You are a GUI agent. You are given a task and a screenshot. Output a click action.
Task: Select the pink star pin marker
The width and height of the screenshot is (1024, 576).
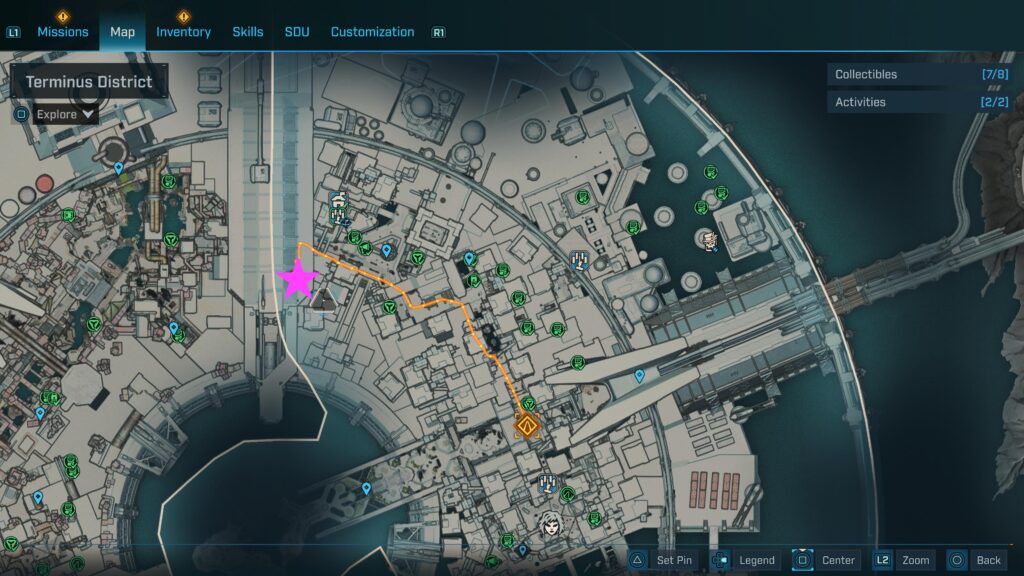[298, 280]
